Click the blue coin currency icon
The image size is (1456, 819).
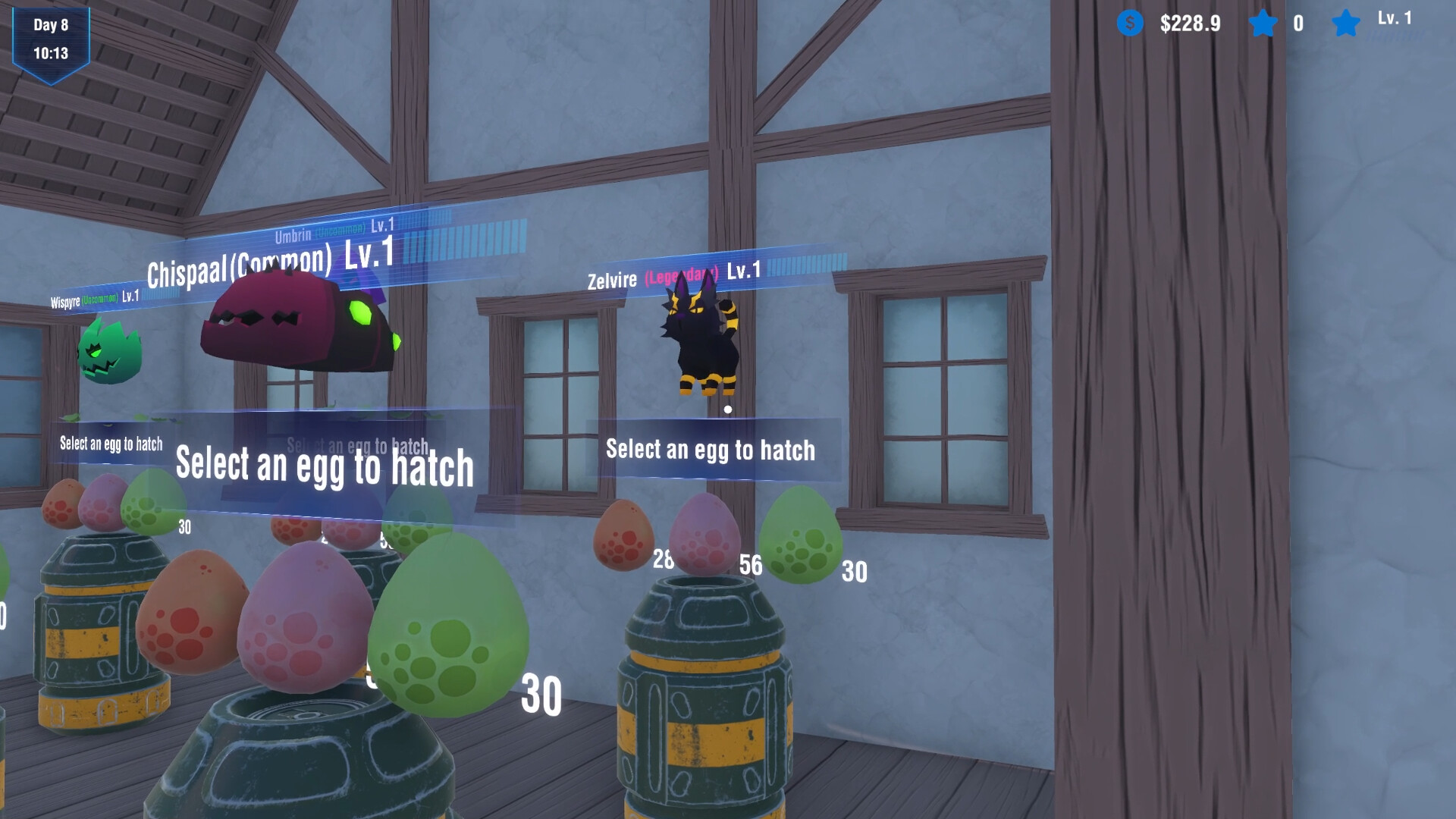coord(1129,24)
